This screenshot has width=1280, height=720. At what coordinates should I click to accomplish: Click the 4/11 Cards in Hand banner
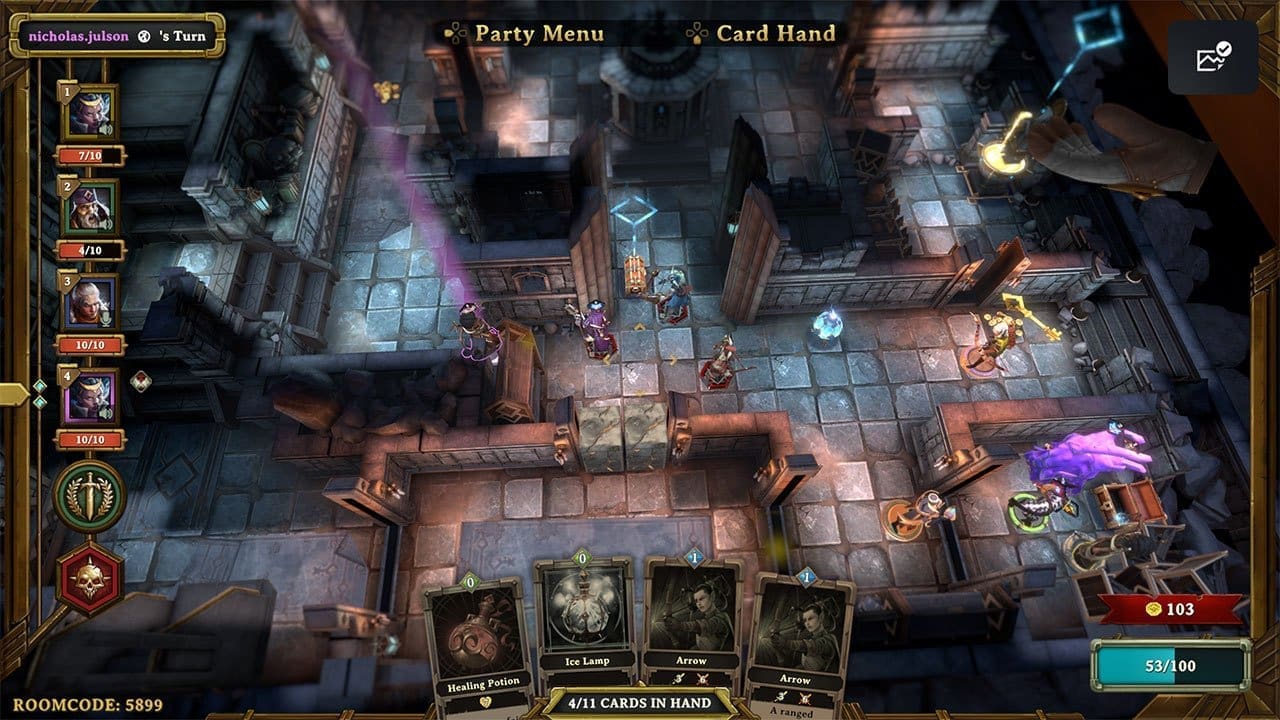pos(641,703)
